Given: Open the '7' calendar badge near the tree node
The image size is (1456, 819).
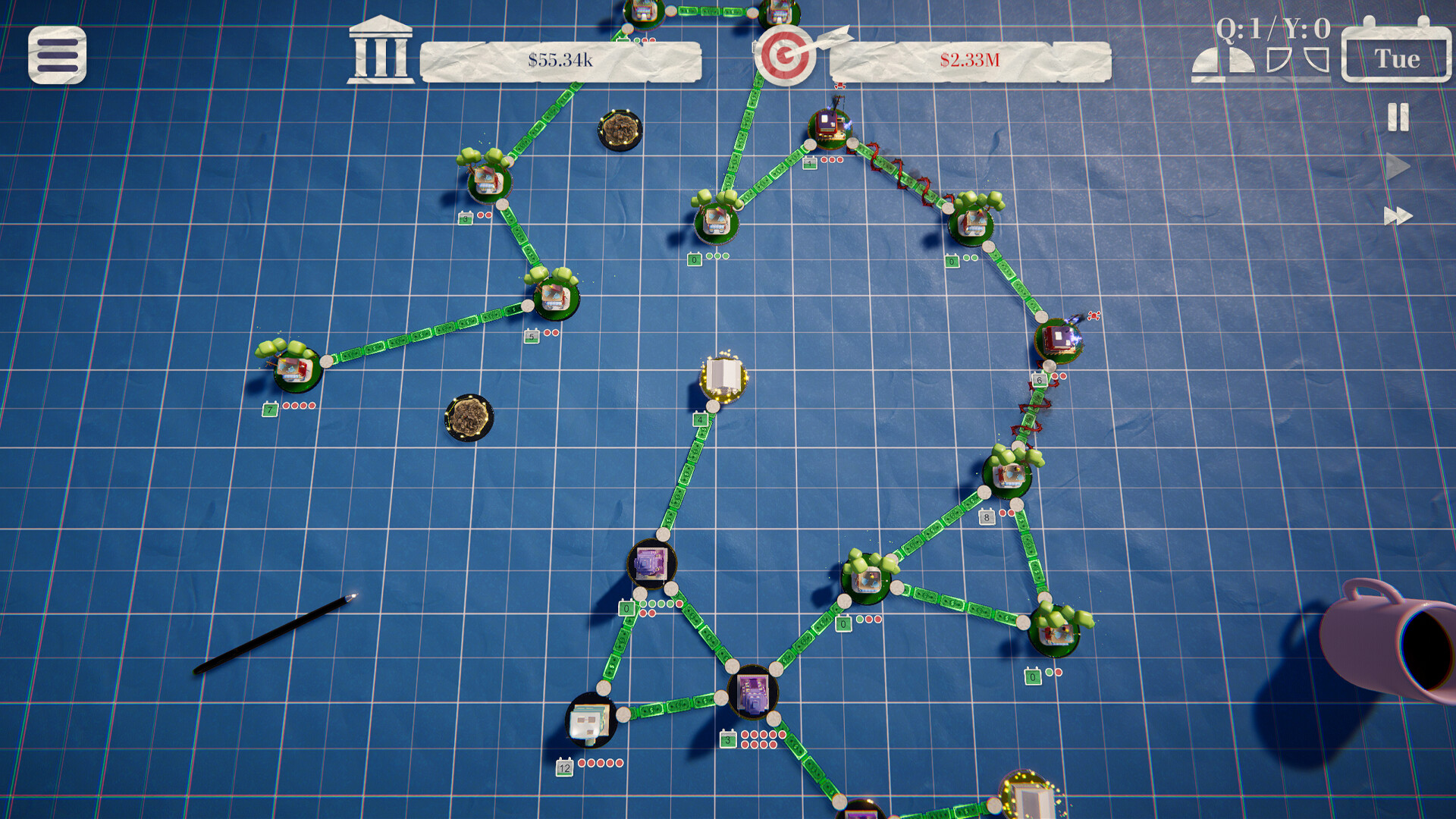Looking at the screenshot, I should click(269, 409).
